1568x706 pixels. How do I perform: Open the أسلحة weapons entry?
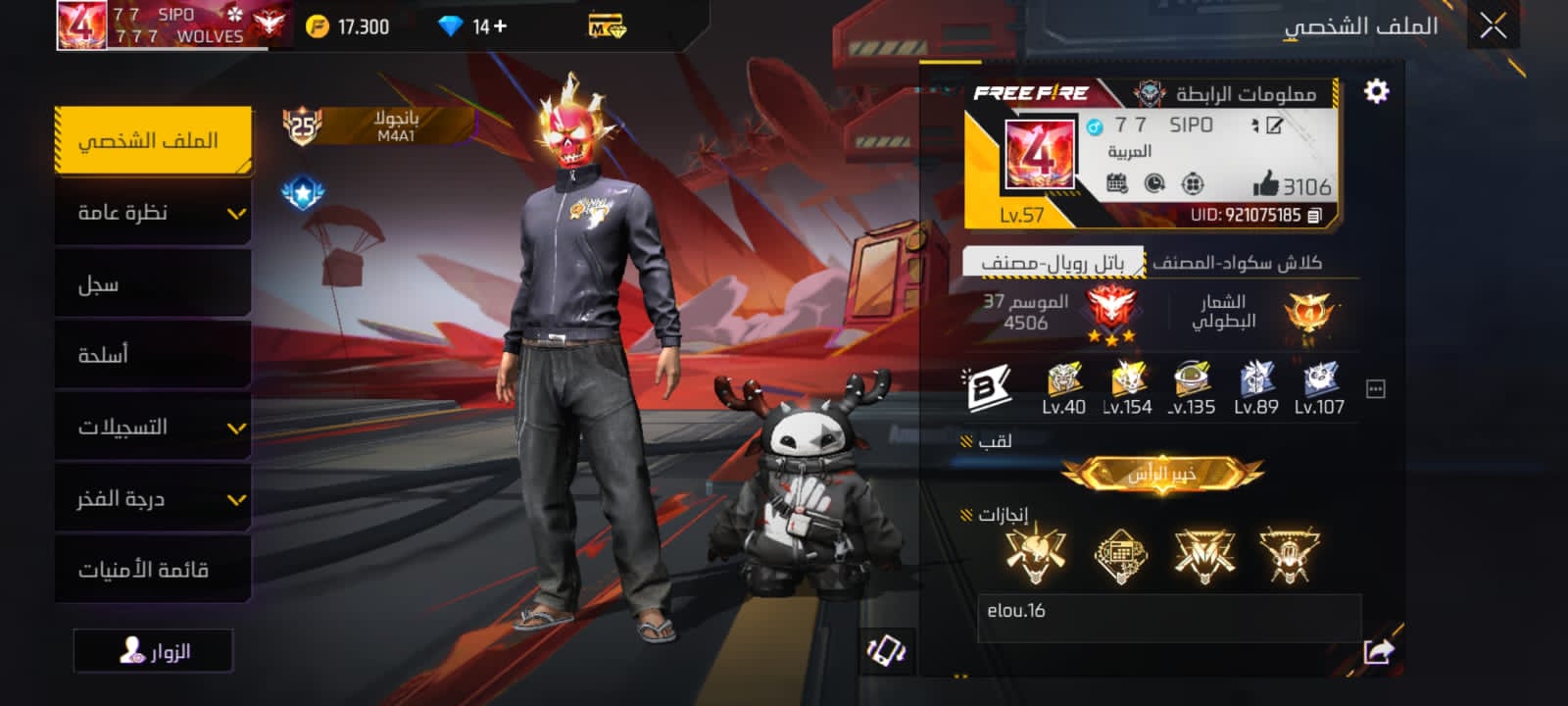(152, 355)
